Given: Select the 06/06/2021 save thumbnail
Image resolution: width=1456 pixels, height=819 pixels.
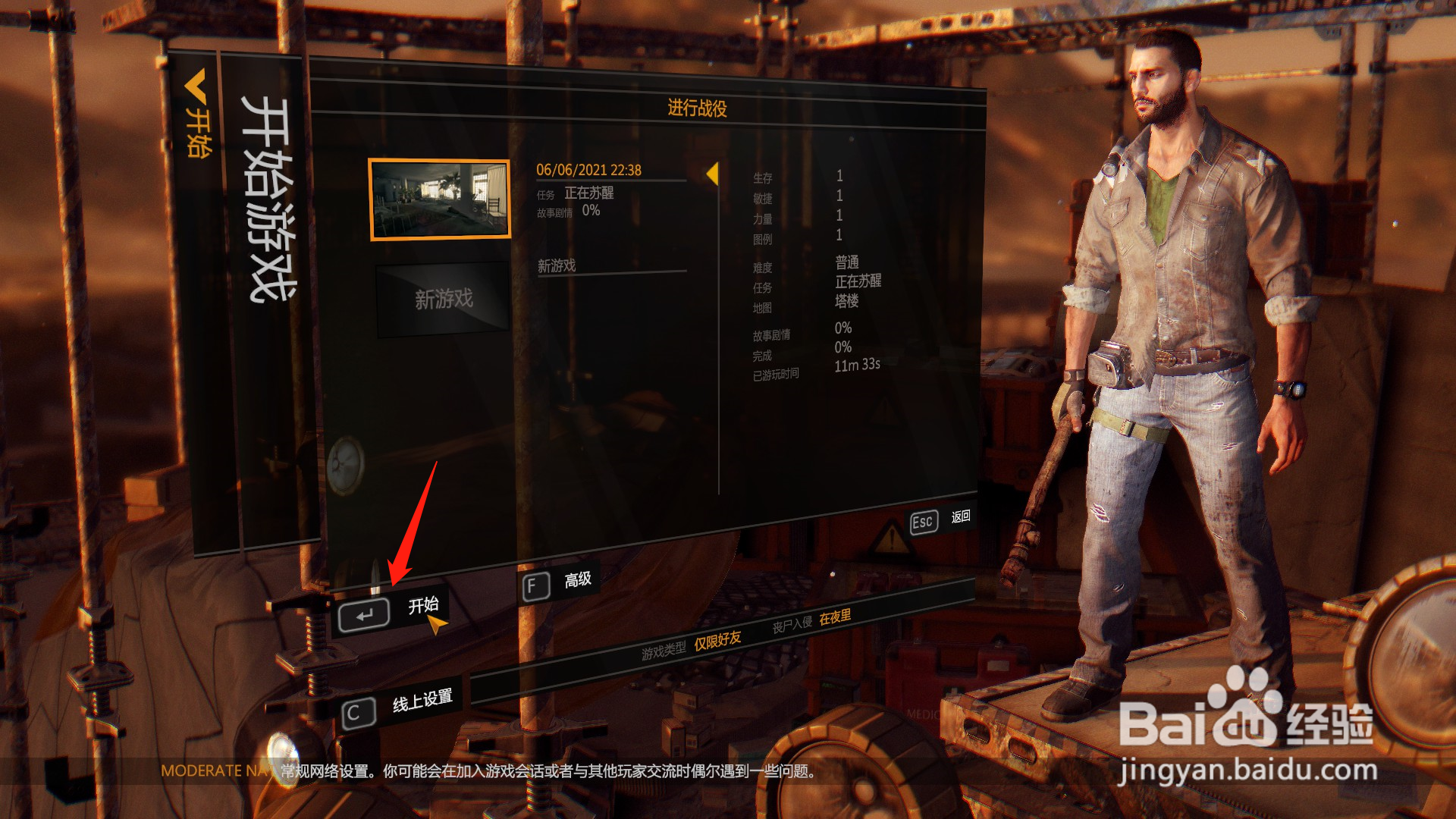Looking at the screenshot, I should [x=439, y=199].
